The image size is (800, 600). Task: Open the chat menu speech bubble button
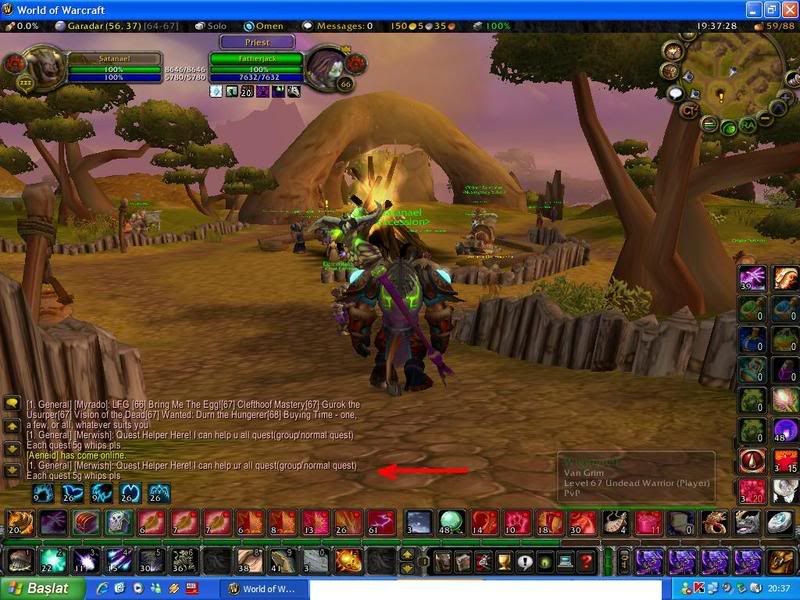13,403
